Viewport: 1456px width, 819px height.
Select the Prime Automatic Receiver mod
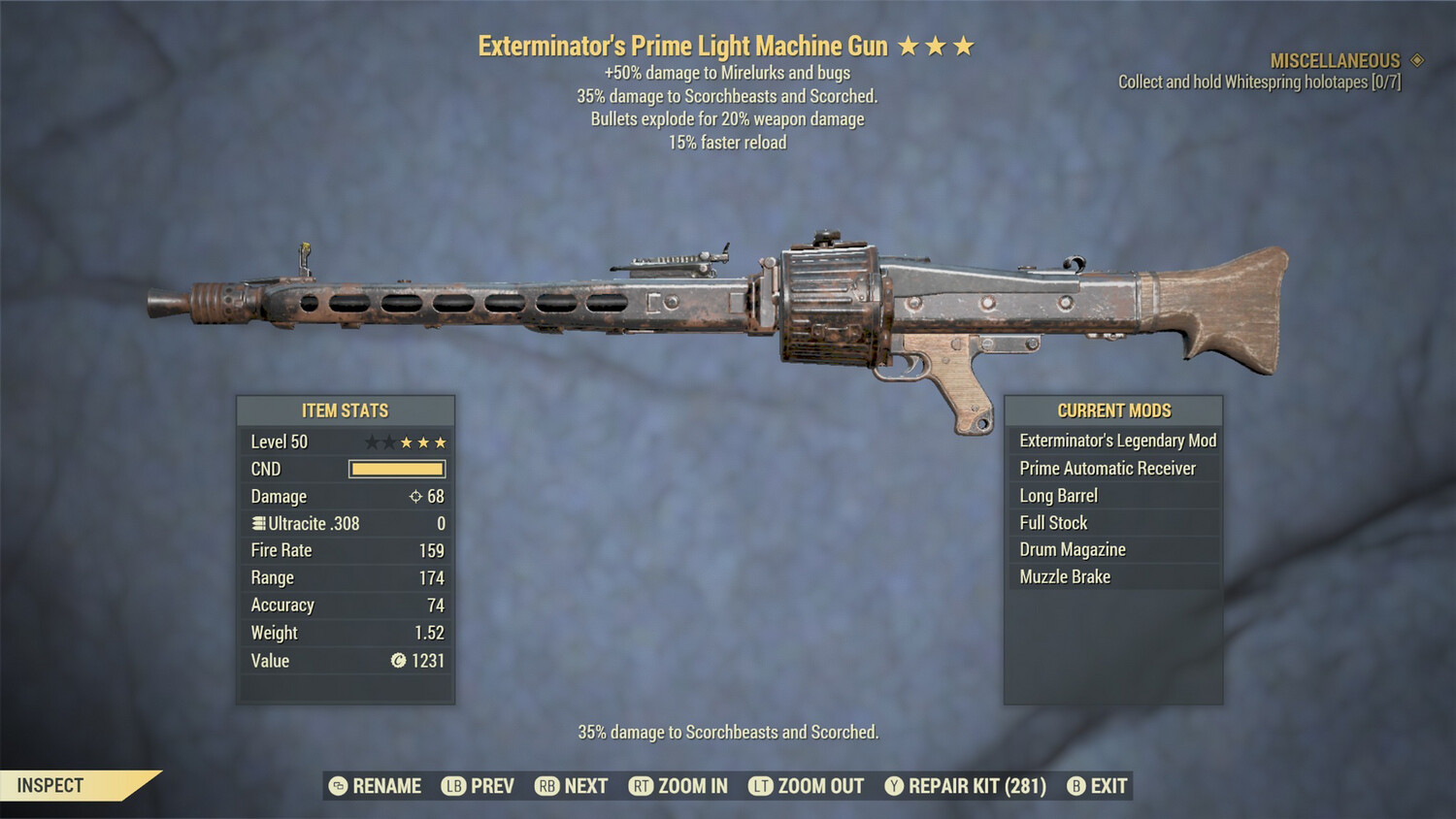[1107, 468]
